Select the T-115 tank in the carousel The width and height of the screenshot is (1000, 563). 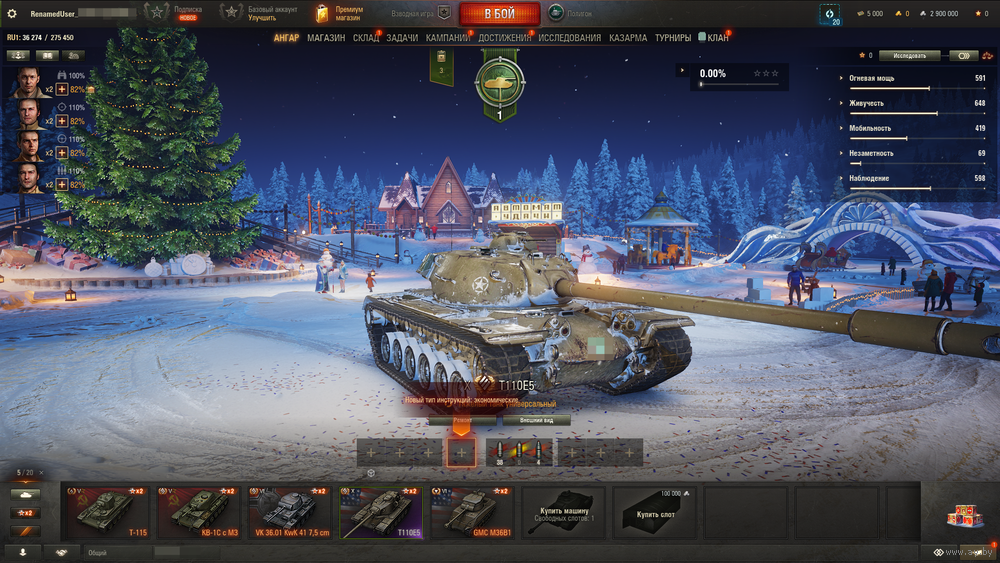109,511
